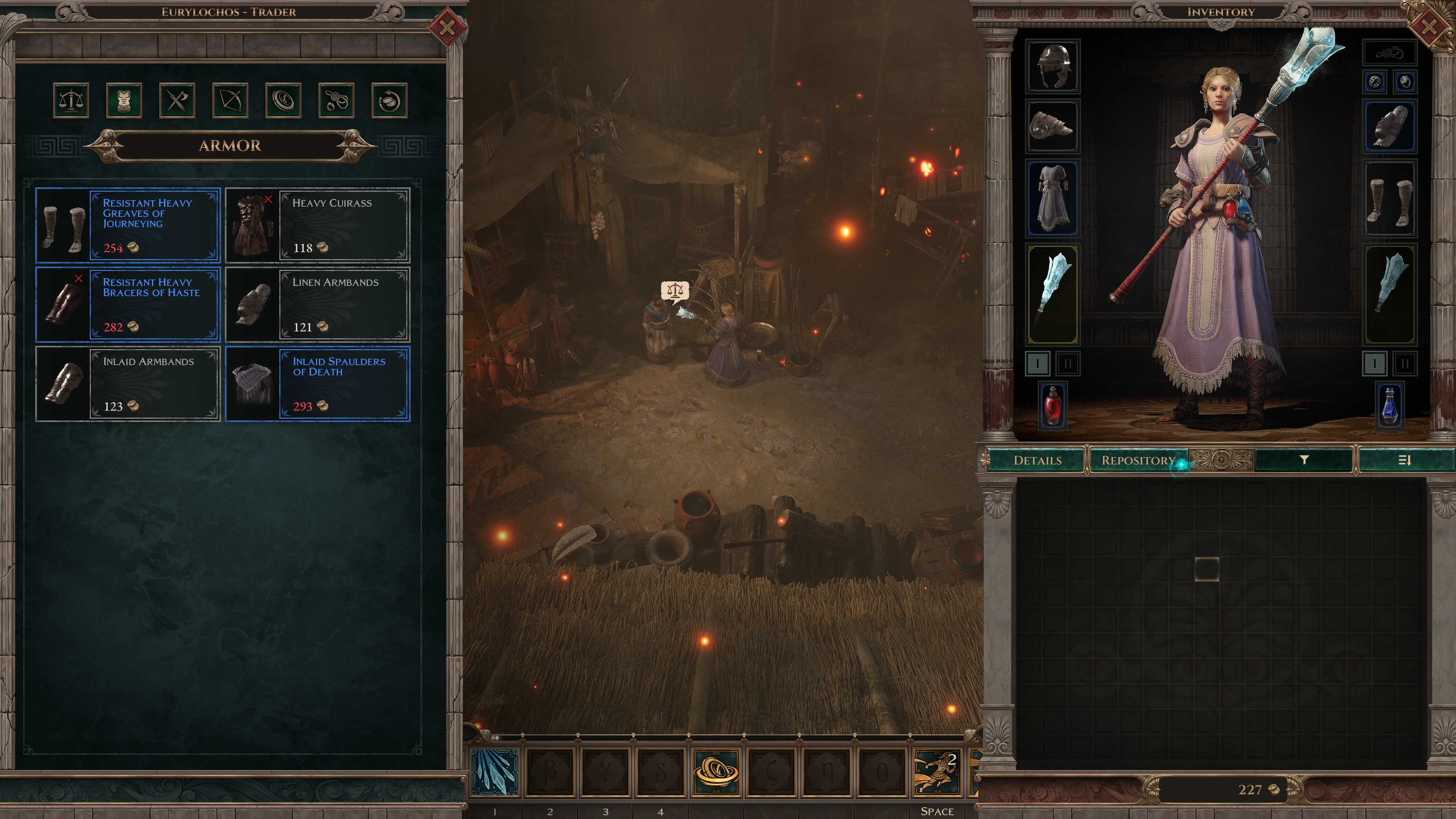Activate the ice shard skill icon
The width and height of the screenshot is (1456, 819).
[494, 773]
